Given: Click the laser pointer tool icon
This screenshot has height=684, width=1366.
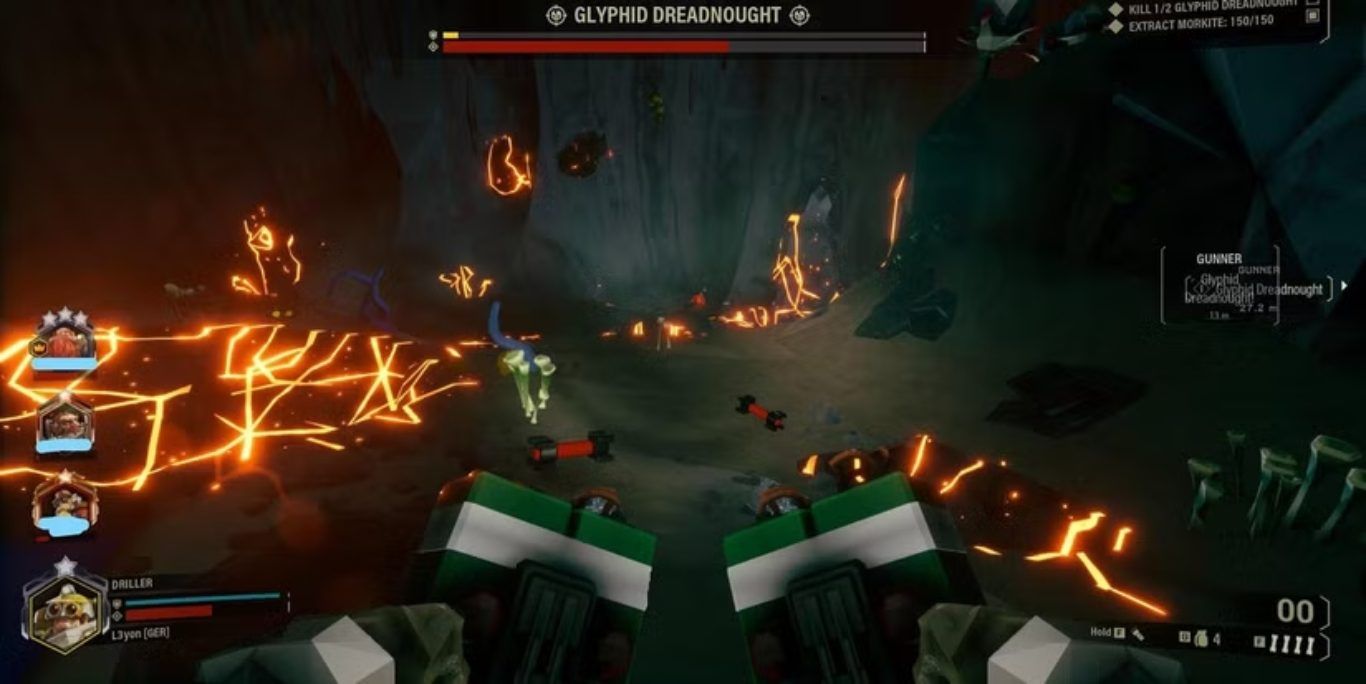Looking at the screenshot, I should click(x=1140, y=634).
